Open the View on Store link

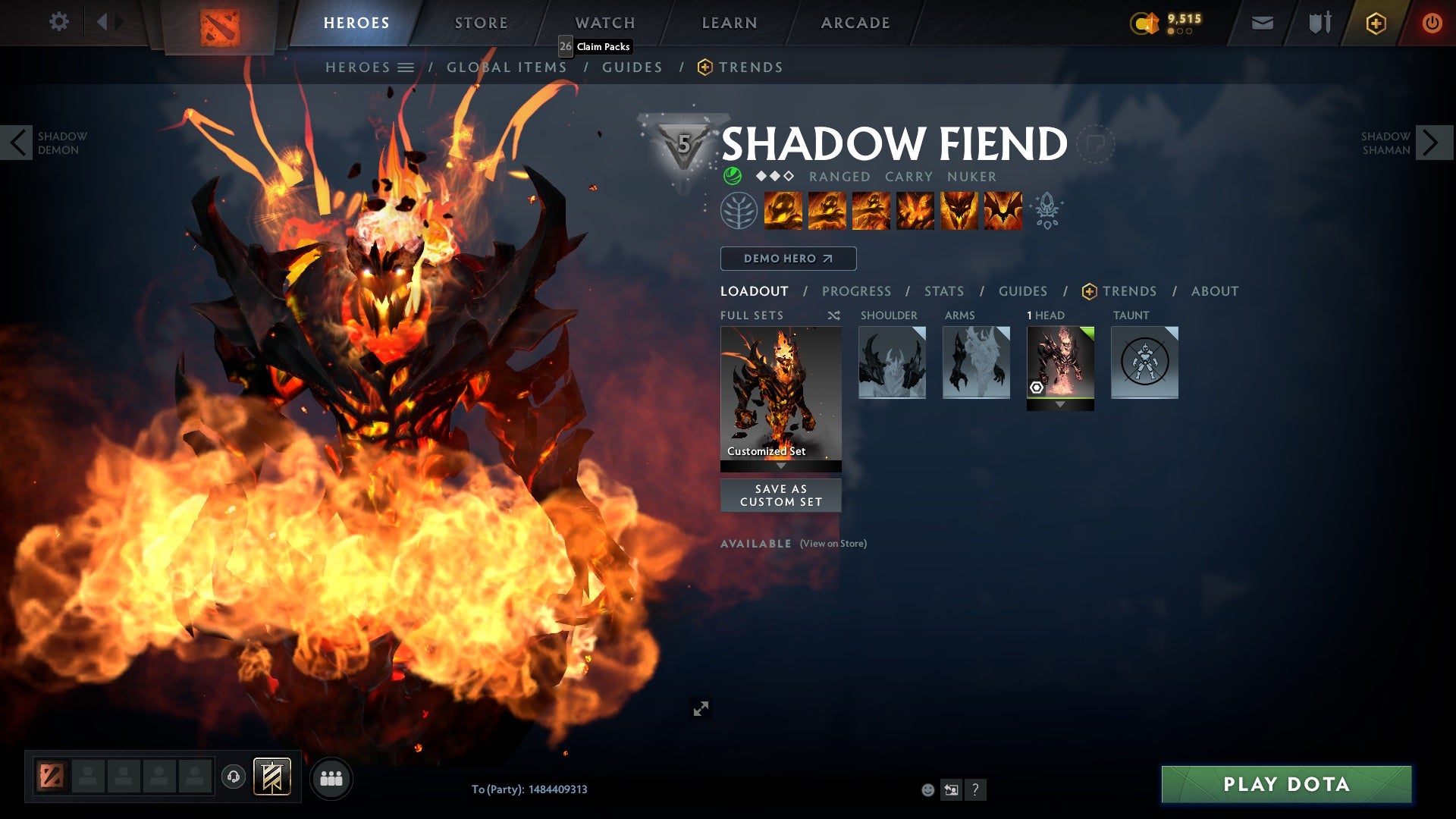pyautogui.click(x=832, y=544)
